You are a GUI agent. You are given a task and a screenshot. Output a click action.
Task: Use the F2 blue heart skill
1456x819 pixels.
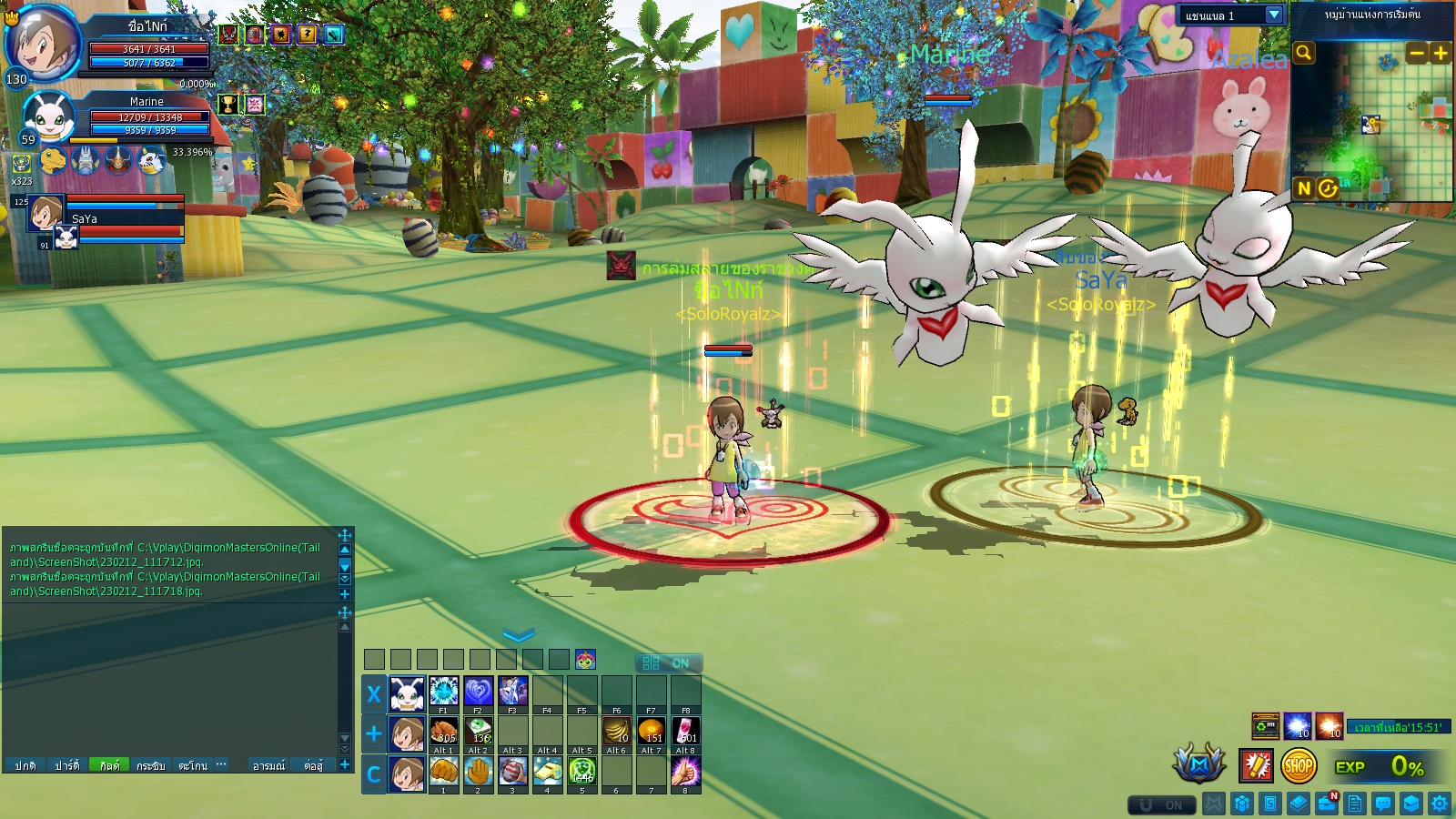tap(478, 691)
